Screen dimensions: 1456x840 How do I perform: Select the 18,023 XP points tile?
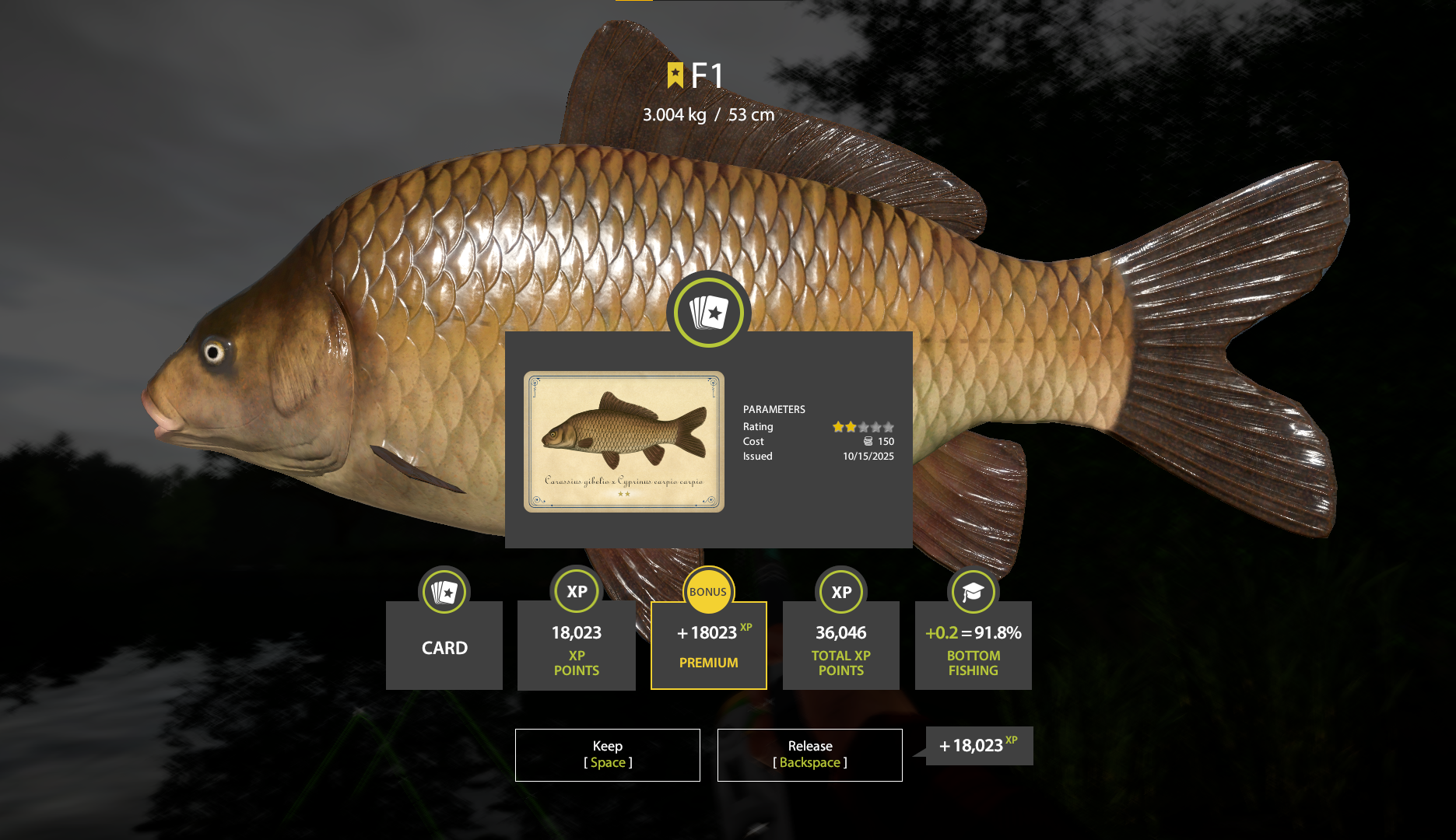click(577, 646)
